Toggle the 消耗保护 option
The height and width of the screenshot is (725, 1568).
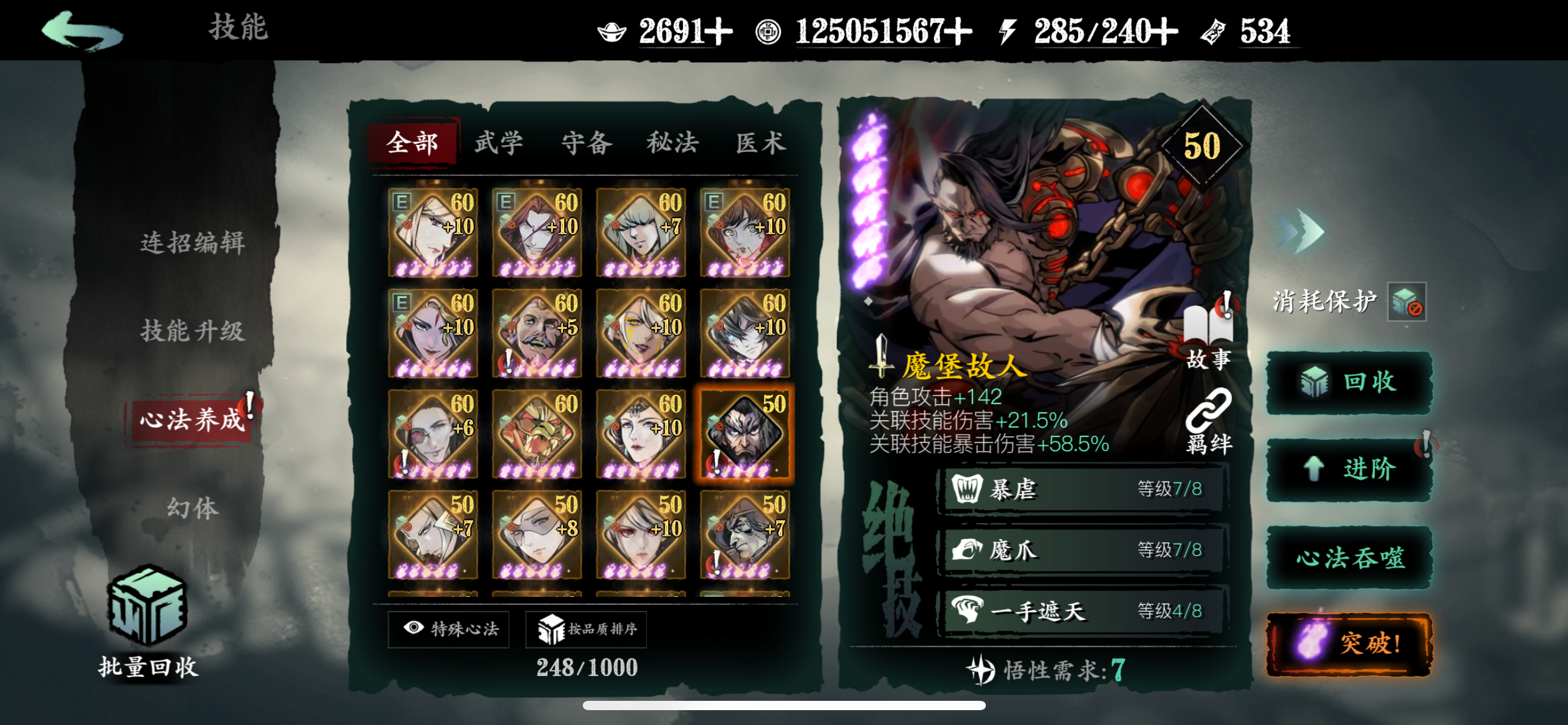[1406, 302]
